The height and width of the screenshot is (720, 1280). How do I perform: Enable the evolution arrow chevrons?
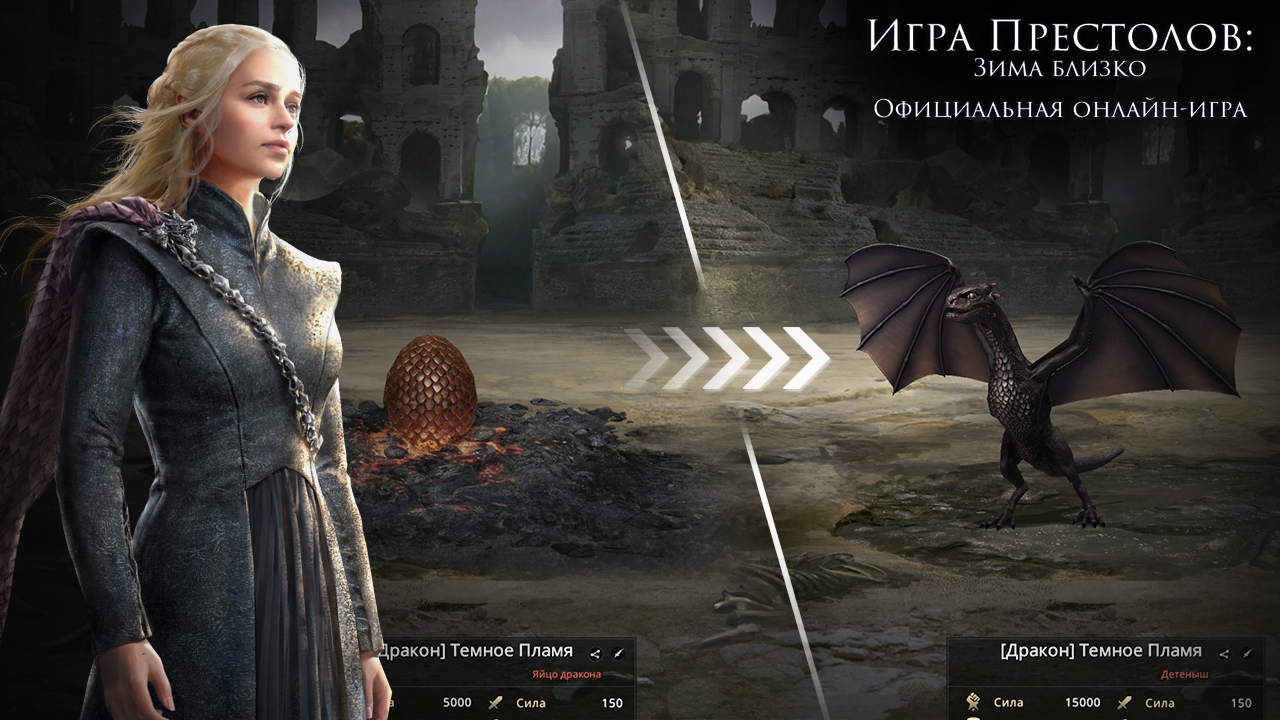coord(737,360)
